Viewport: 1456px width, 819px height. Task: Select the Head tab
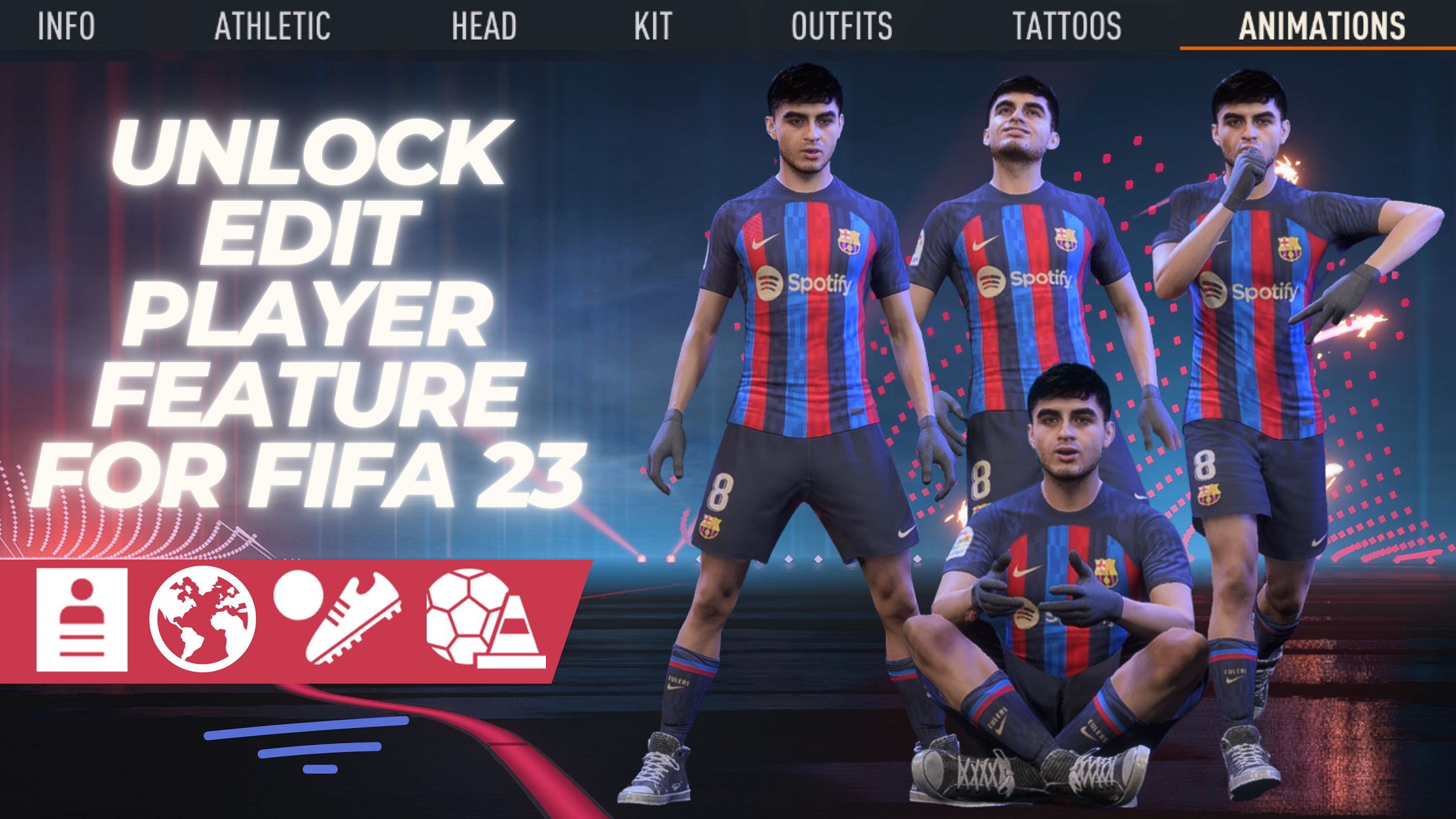484,27
